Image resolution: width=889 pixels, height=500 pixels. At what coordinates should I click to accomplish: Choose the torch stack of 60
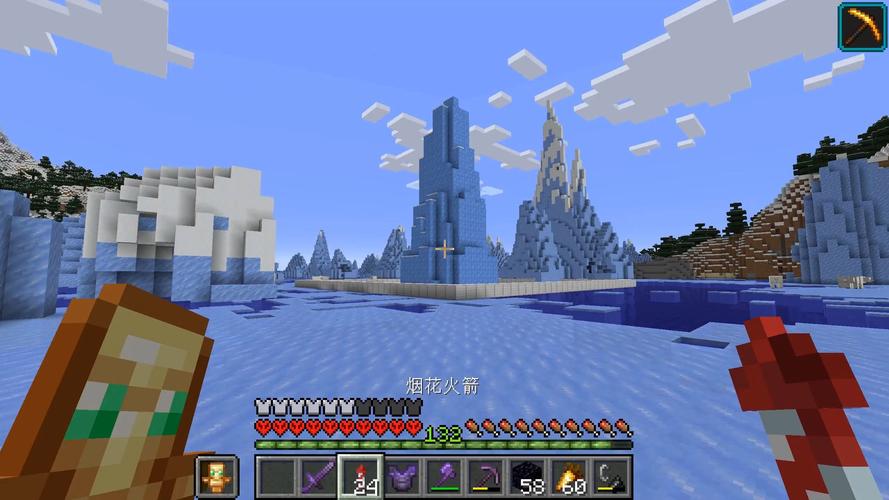point(570,475)
